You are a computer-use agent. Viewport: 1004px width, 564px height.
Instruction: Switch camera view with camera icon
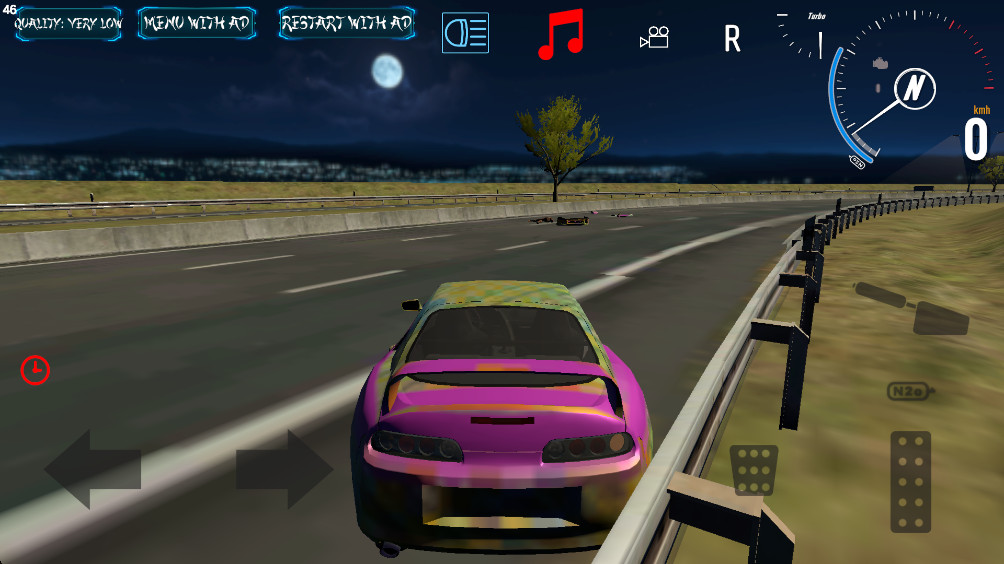tap(655, 37)
